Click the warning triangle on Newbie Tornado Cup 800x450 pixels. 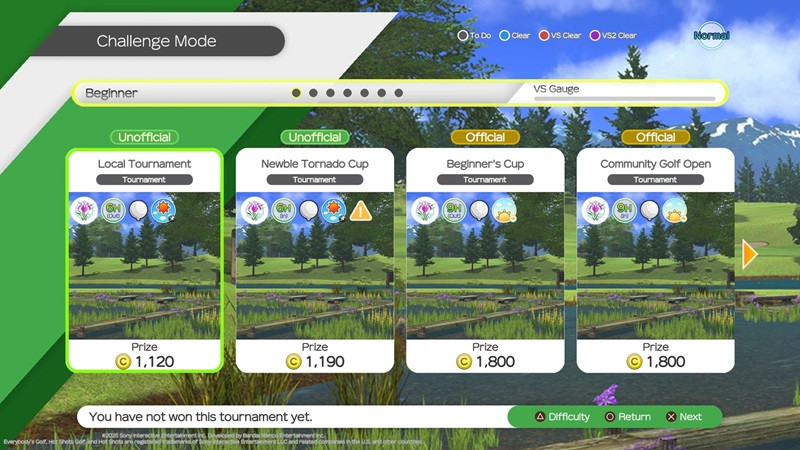(361, 211)
